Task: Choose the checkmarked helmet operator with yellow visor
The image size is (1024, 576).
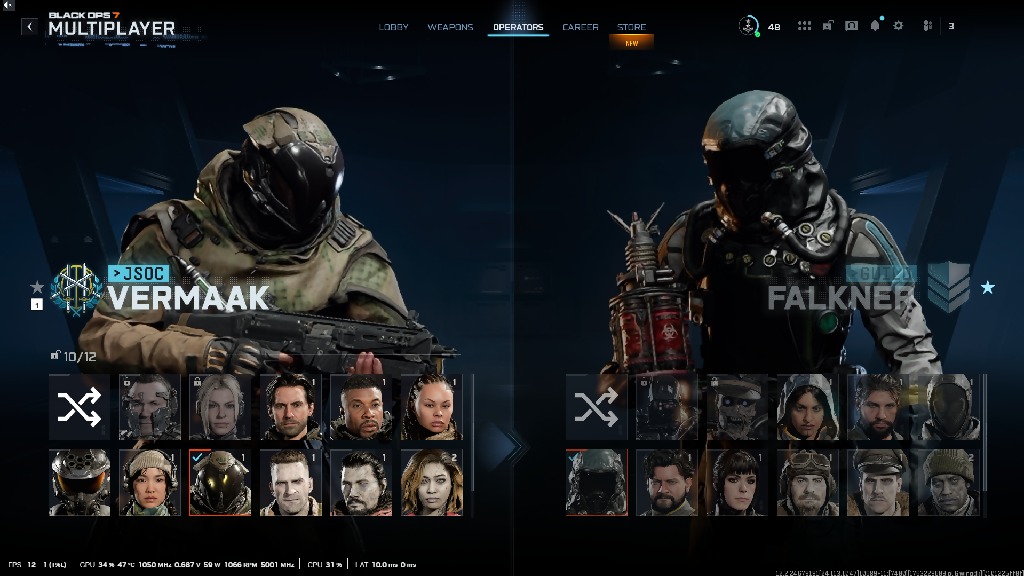Action: click(x=221, y=482)
